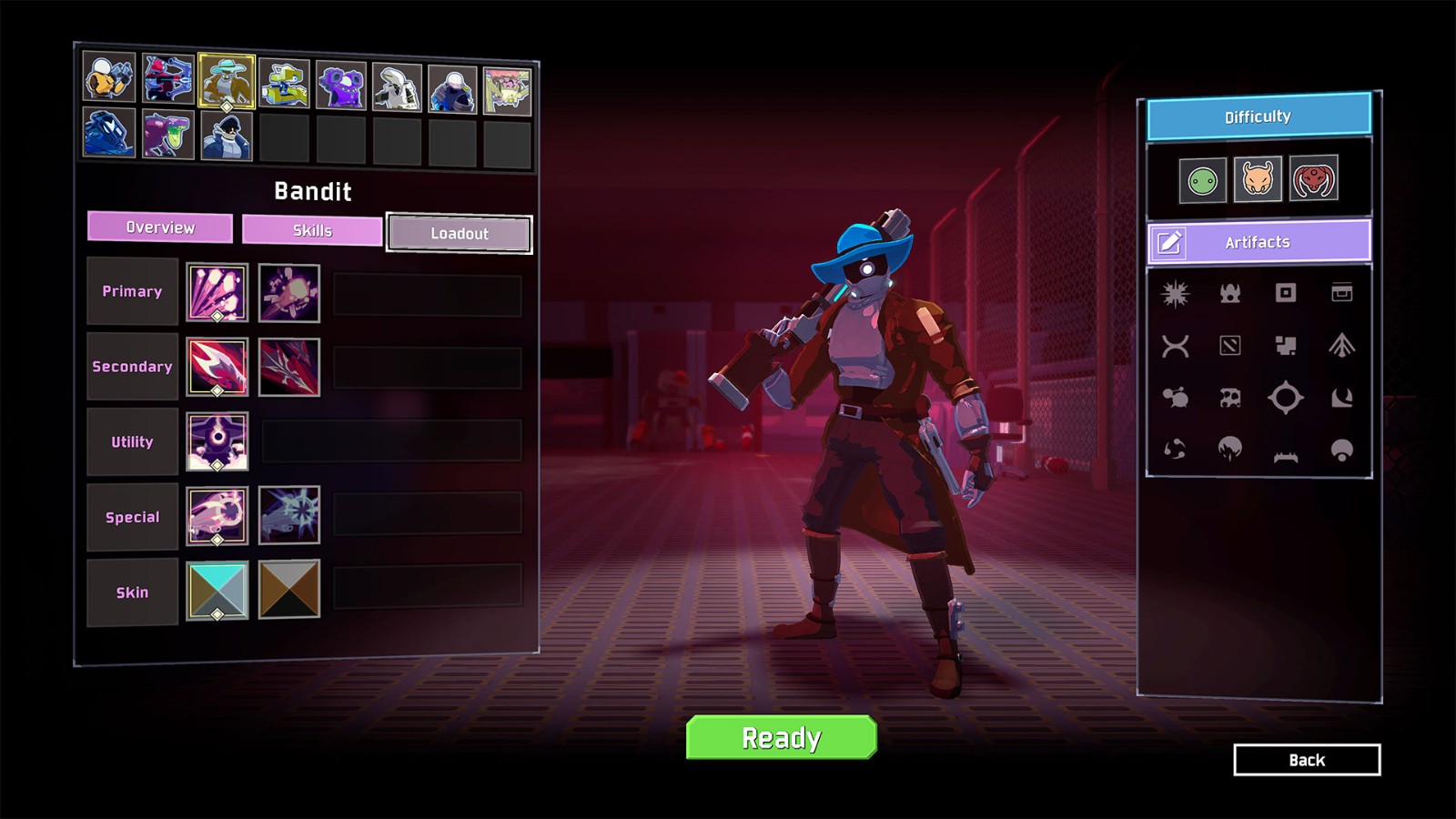Select the Loadout tab
1456x819 pixels.
[x=460, y=234]
